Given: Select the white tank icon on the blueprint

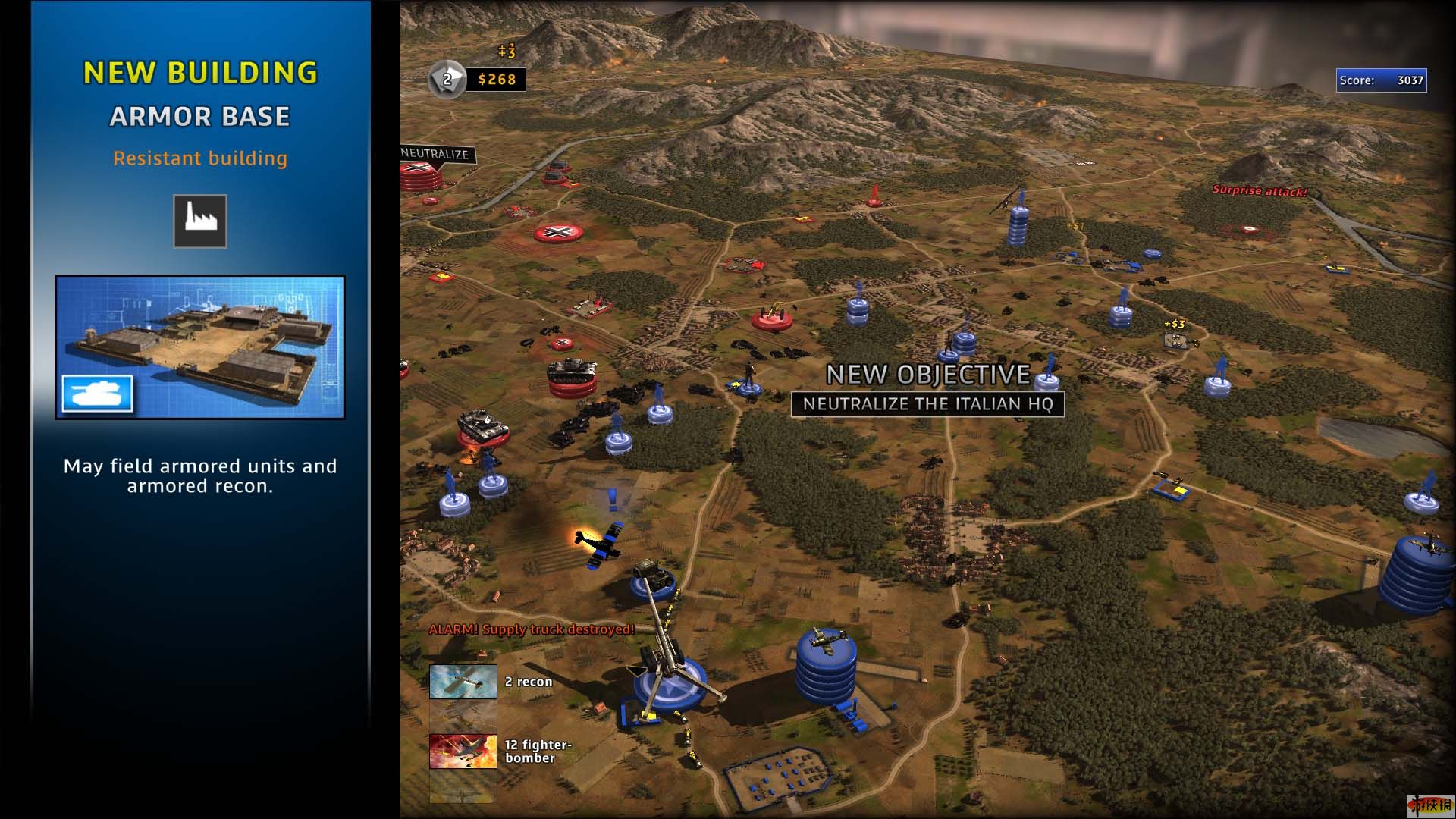Looking at the screenshot, I should 98,394.
